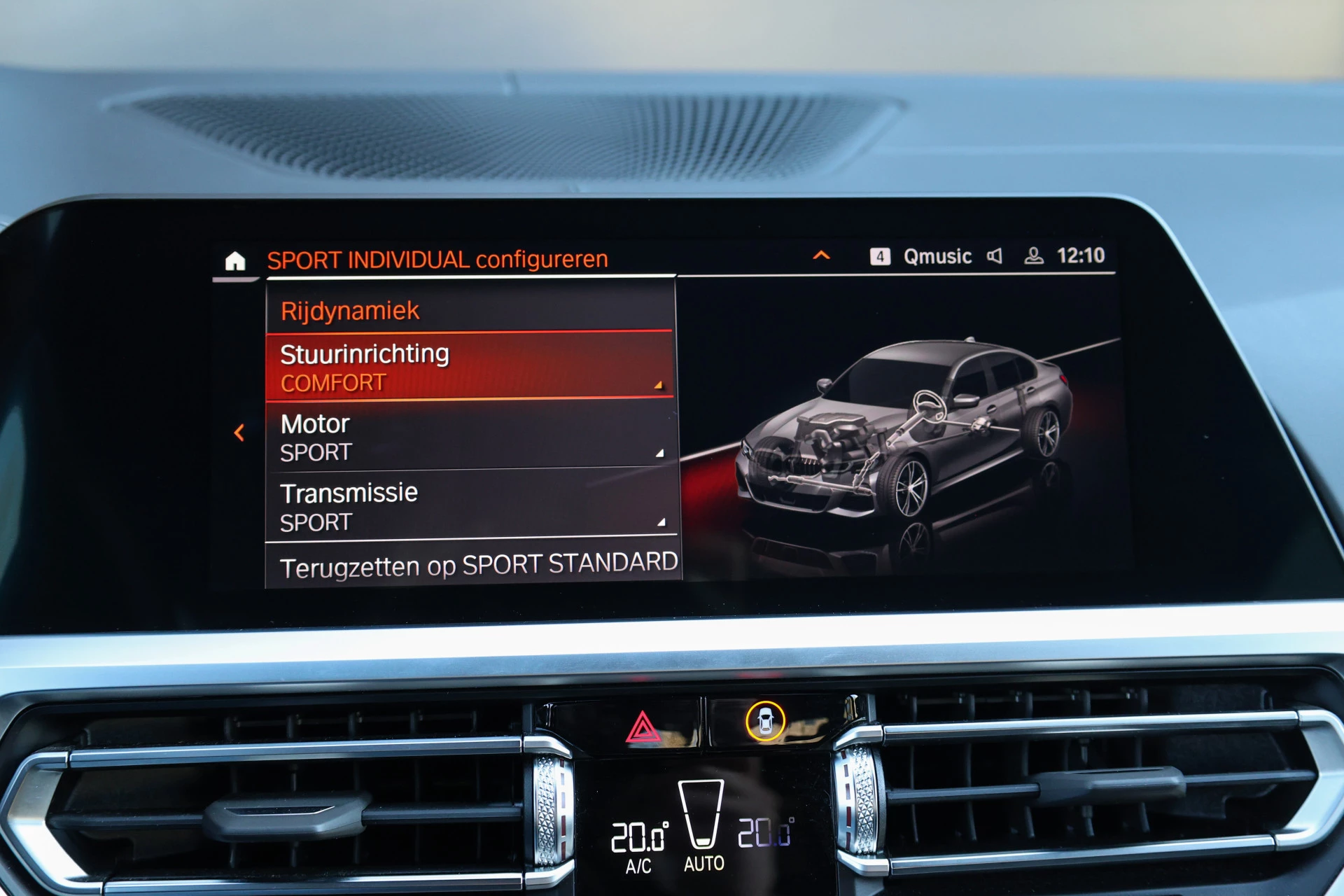The height and width of the screenshot is (896, 1344).
Task: Tap the speaker icon in the status bar
Action: tap(996, 256)
